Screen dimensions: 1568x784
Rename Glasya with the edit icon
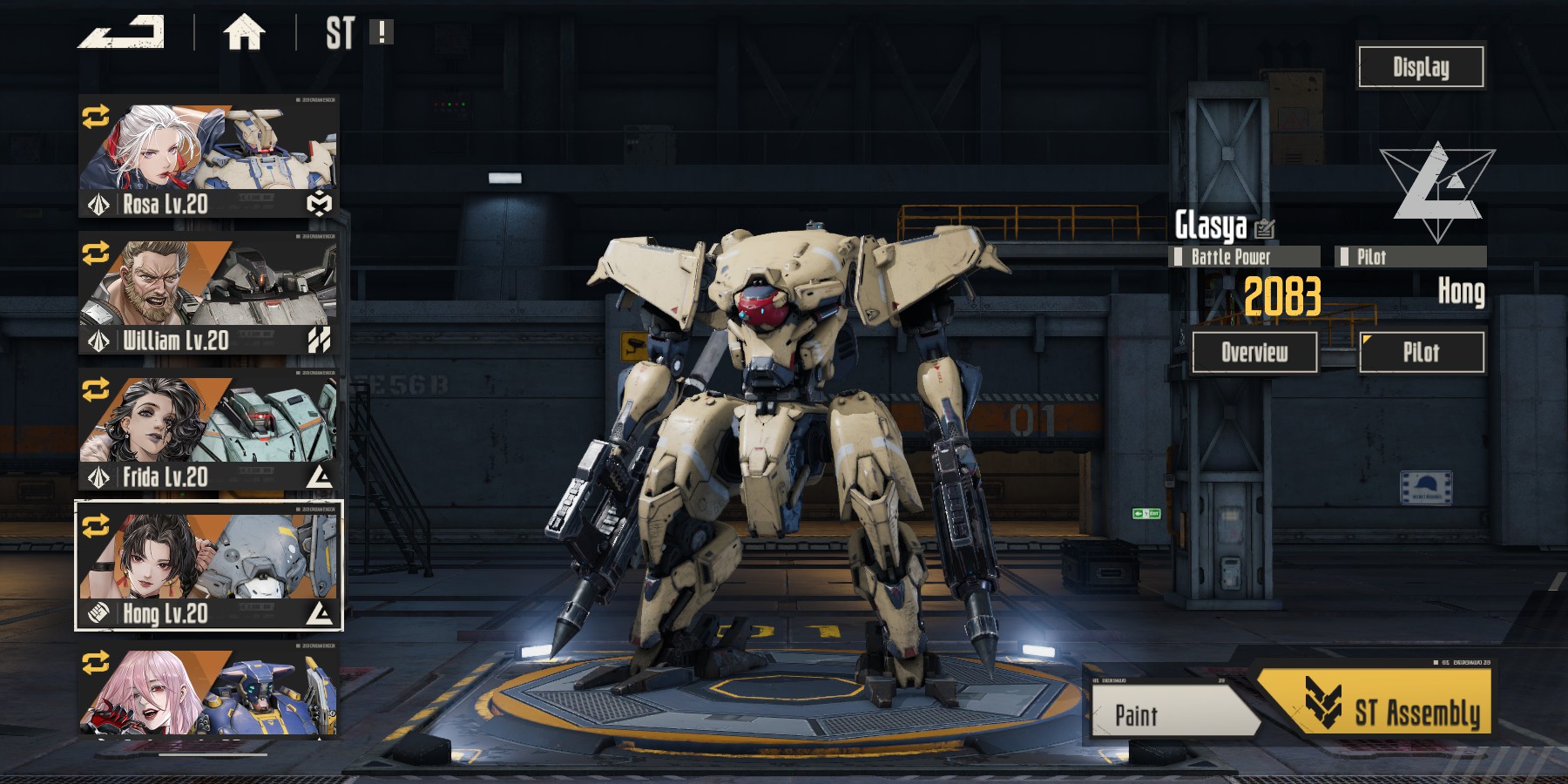click(1265, 228)
